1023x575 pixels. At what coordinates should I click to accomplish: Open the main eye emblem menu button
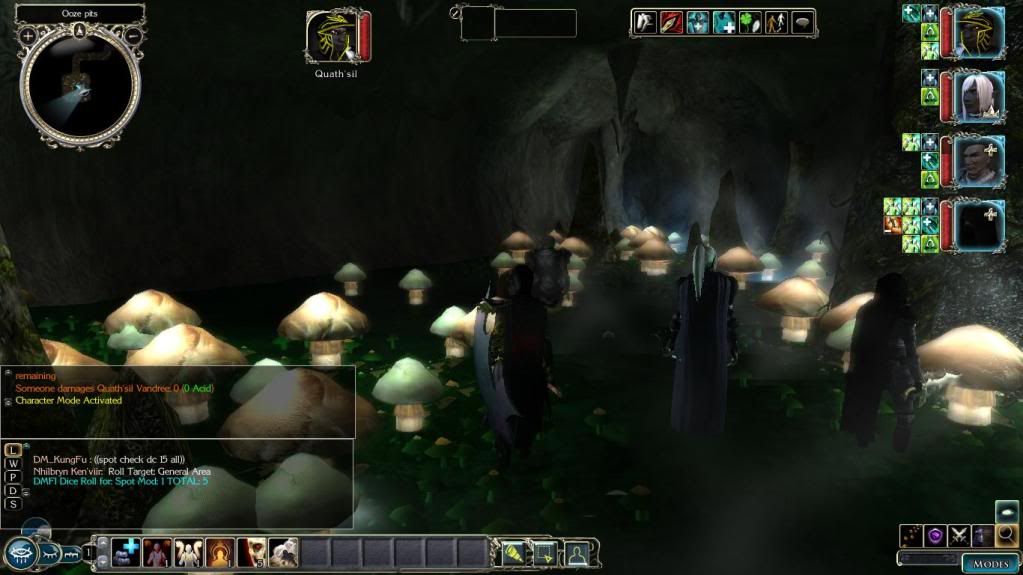pyautogui.click(x=20, y=552)
